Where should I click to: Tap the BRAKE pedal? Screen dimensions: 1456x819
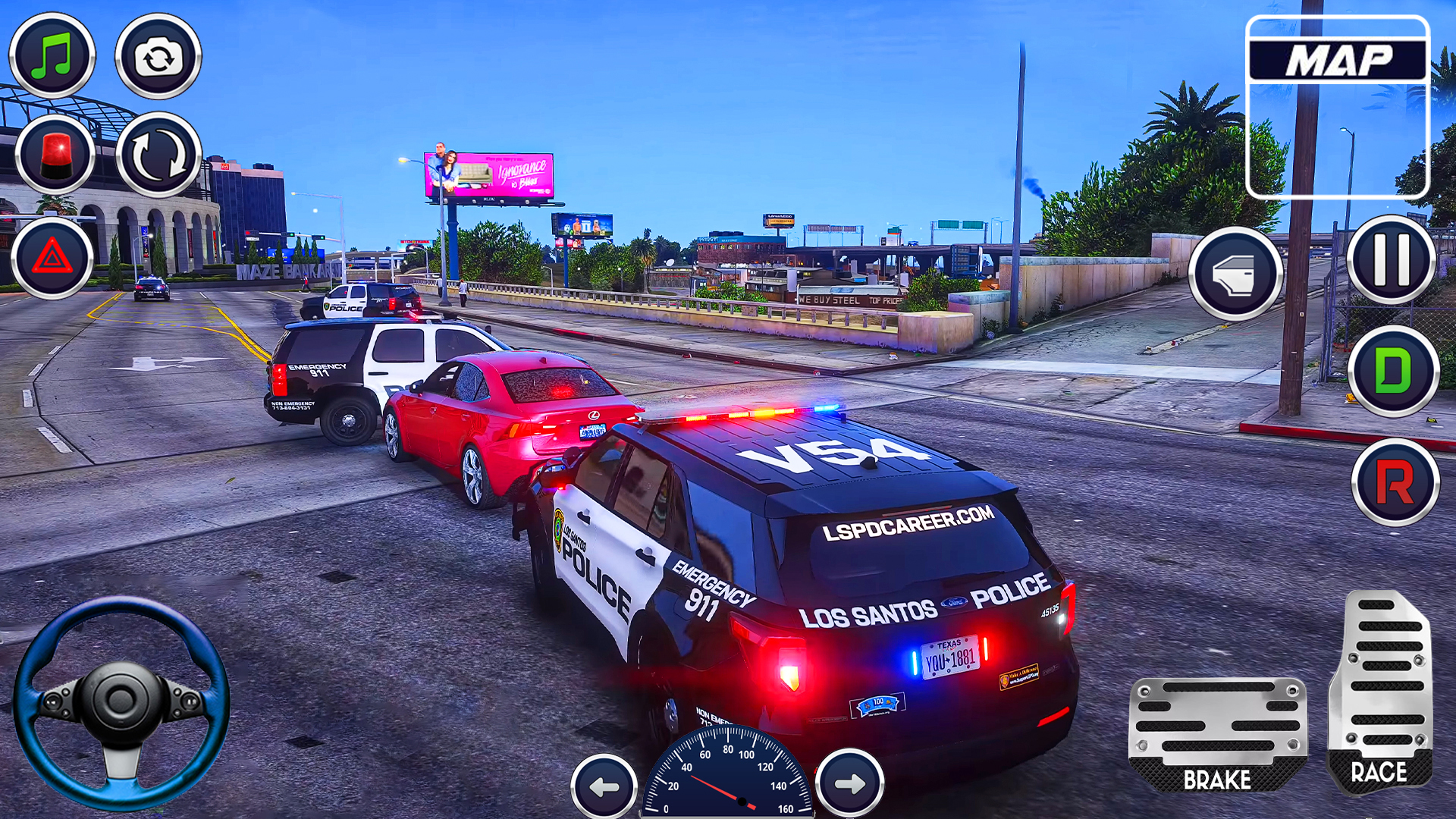point(1217,734)
